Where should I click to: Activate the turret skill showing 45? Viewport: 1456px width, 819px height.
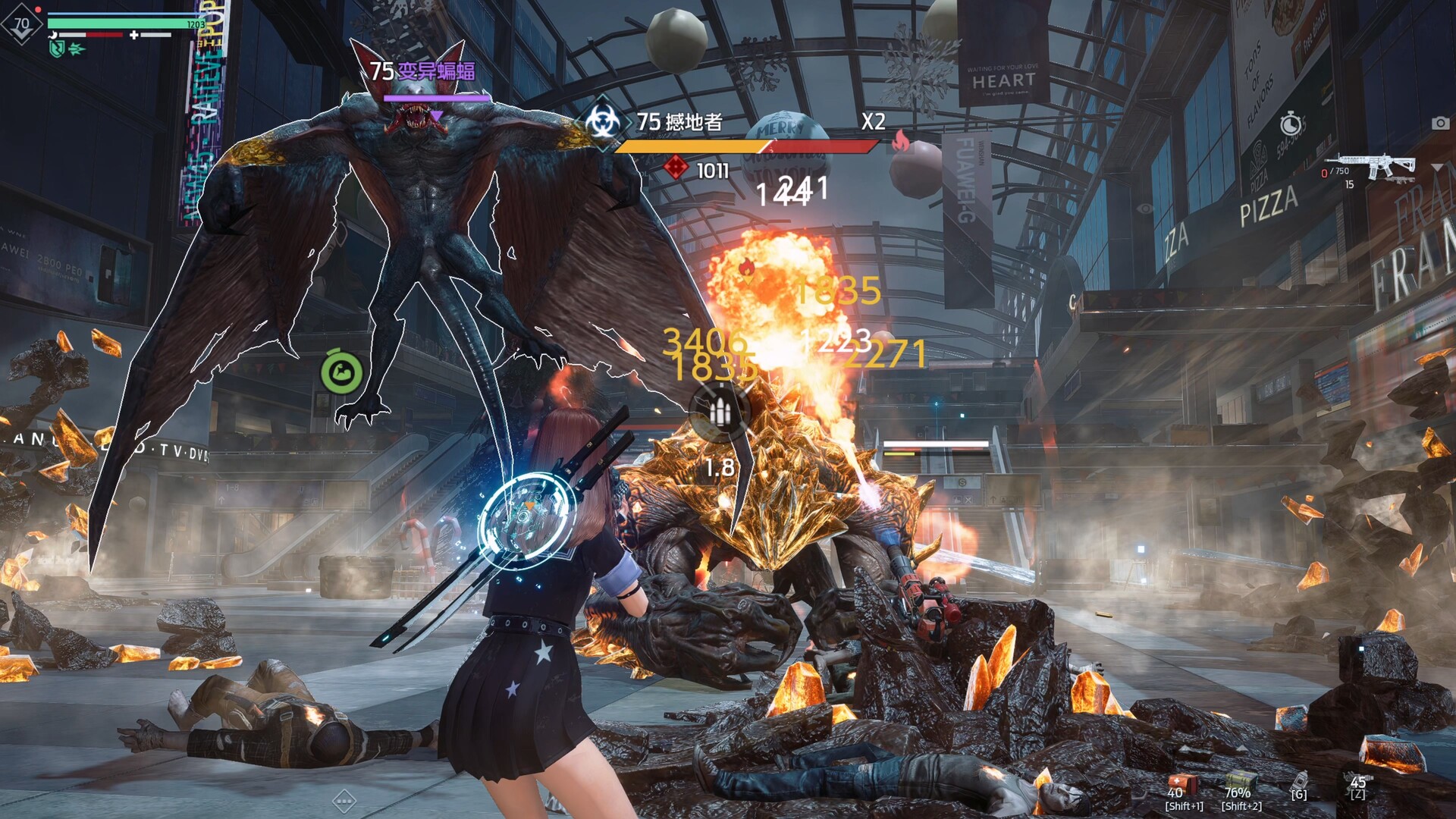coord(1357,784)
